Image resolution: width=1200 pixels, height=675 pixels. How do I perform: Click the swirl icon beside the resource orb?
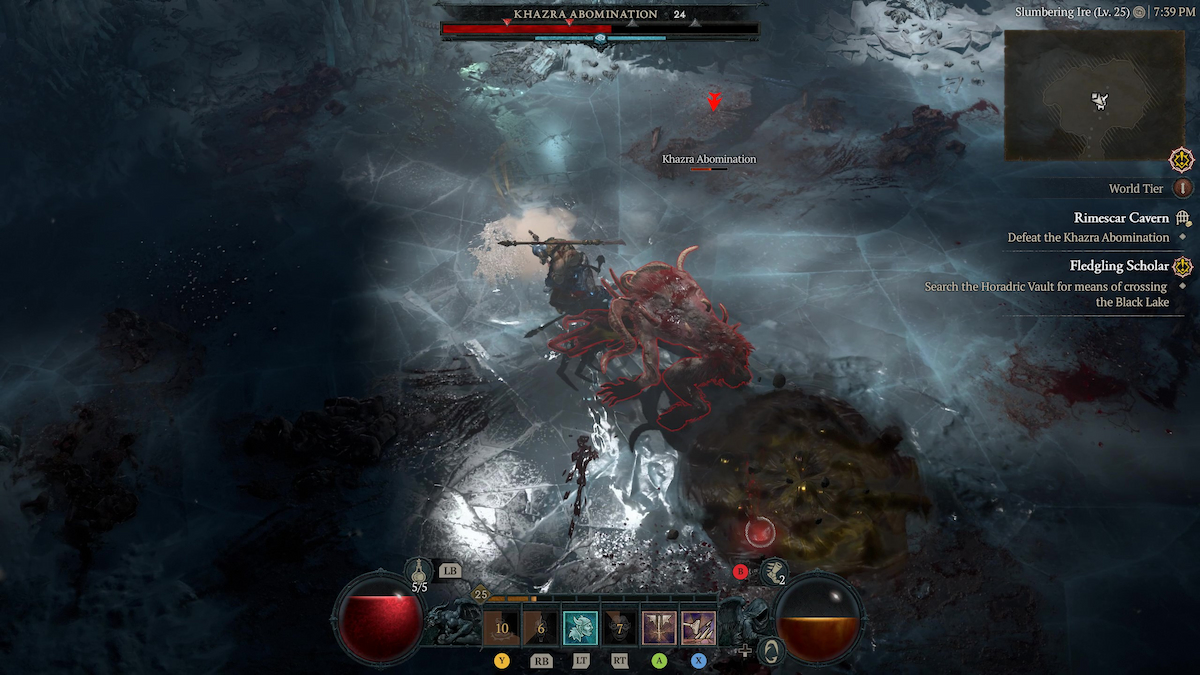click(x=769, y=650)
